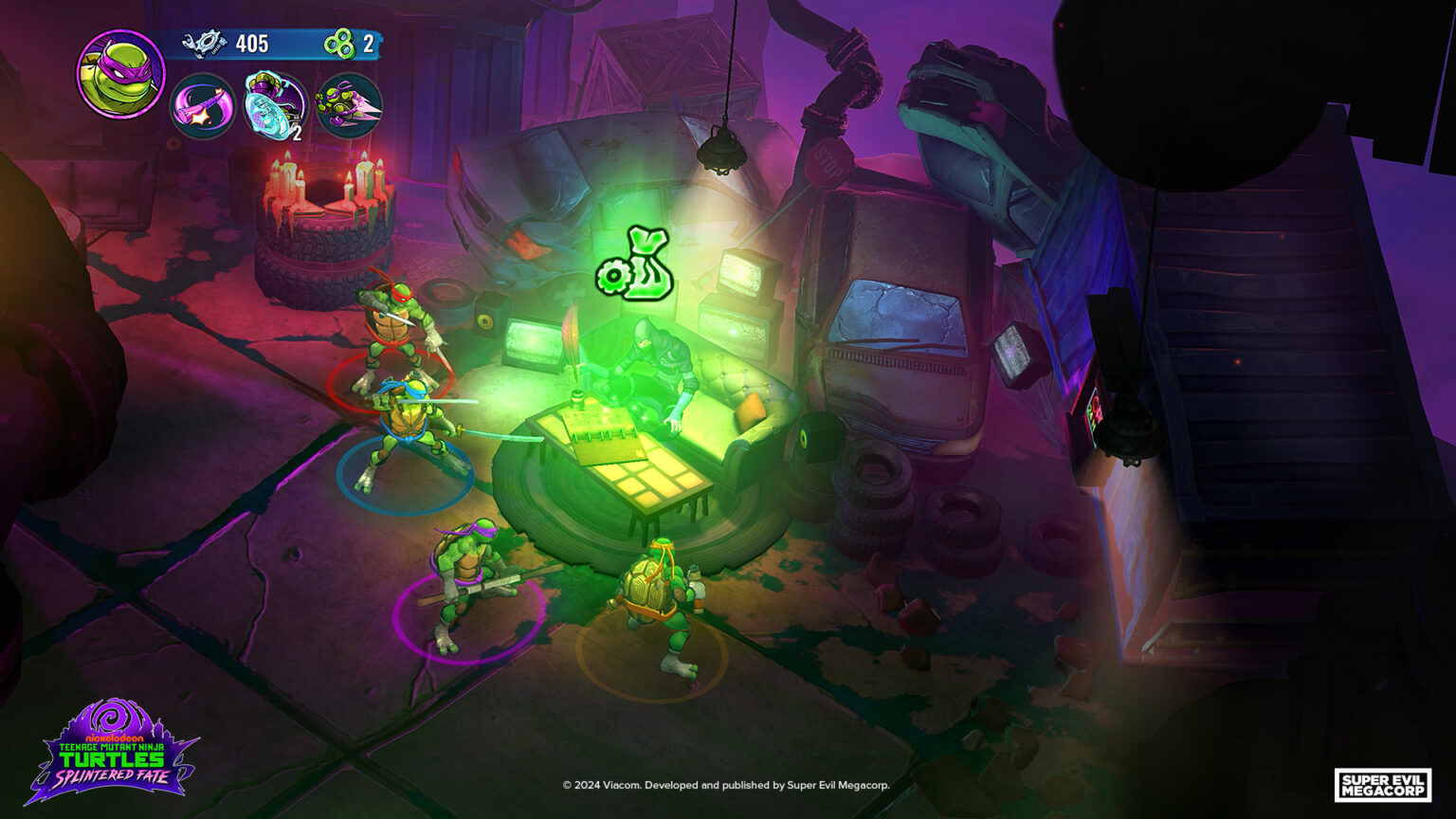1456x819 pixels.
Task: Click the scrap parts currency icon
Action: pos(205,42)
